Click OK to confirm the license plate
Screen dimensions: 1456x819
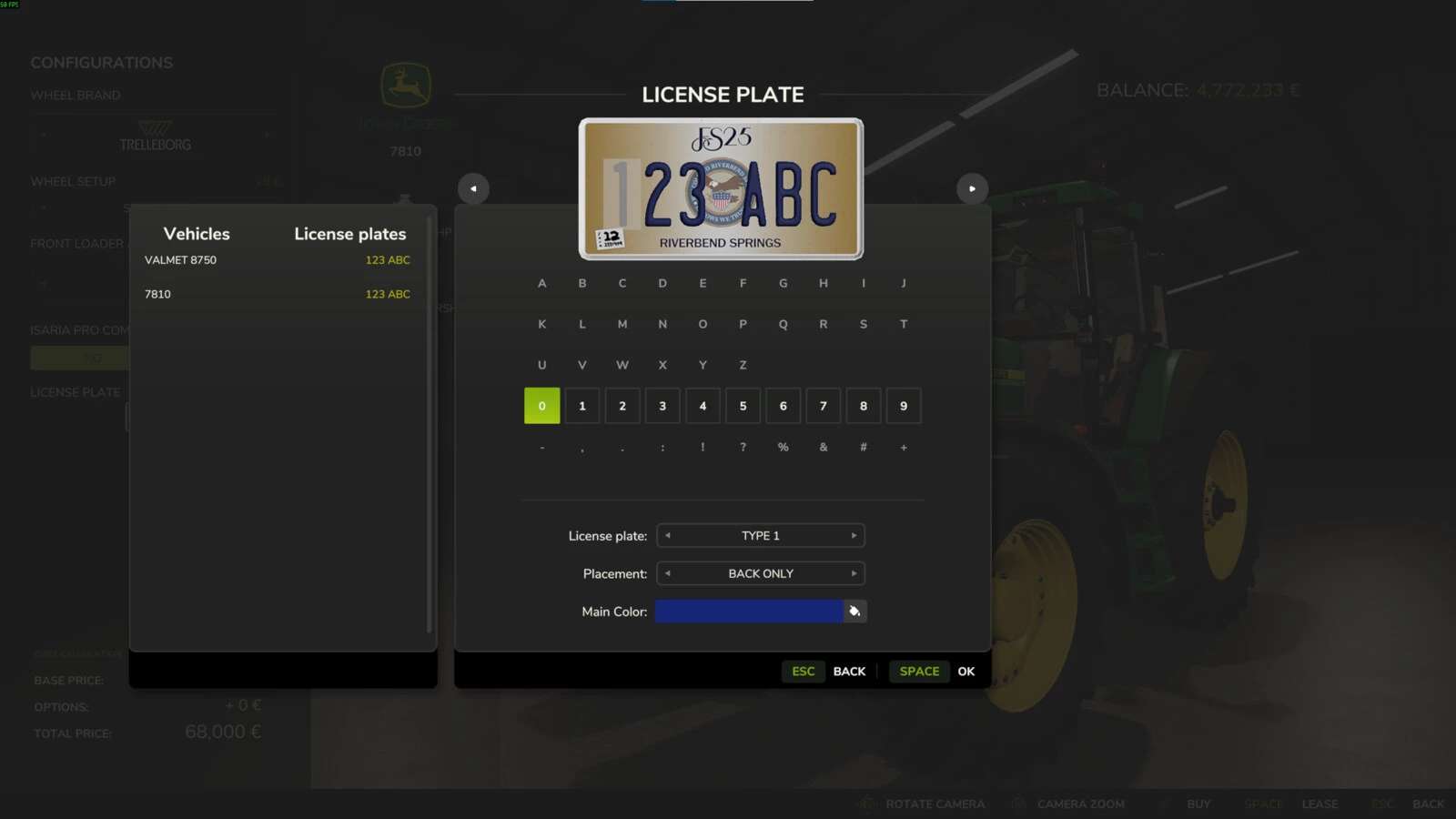(x=966, y=671)
